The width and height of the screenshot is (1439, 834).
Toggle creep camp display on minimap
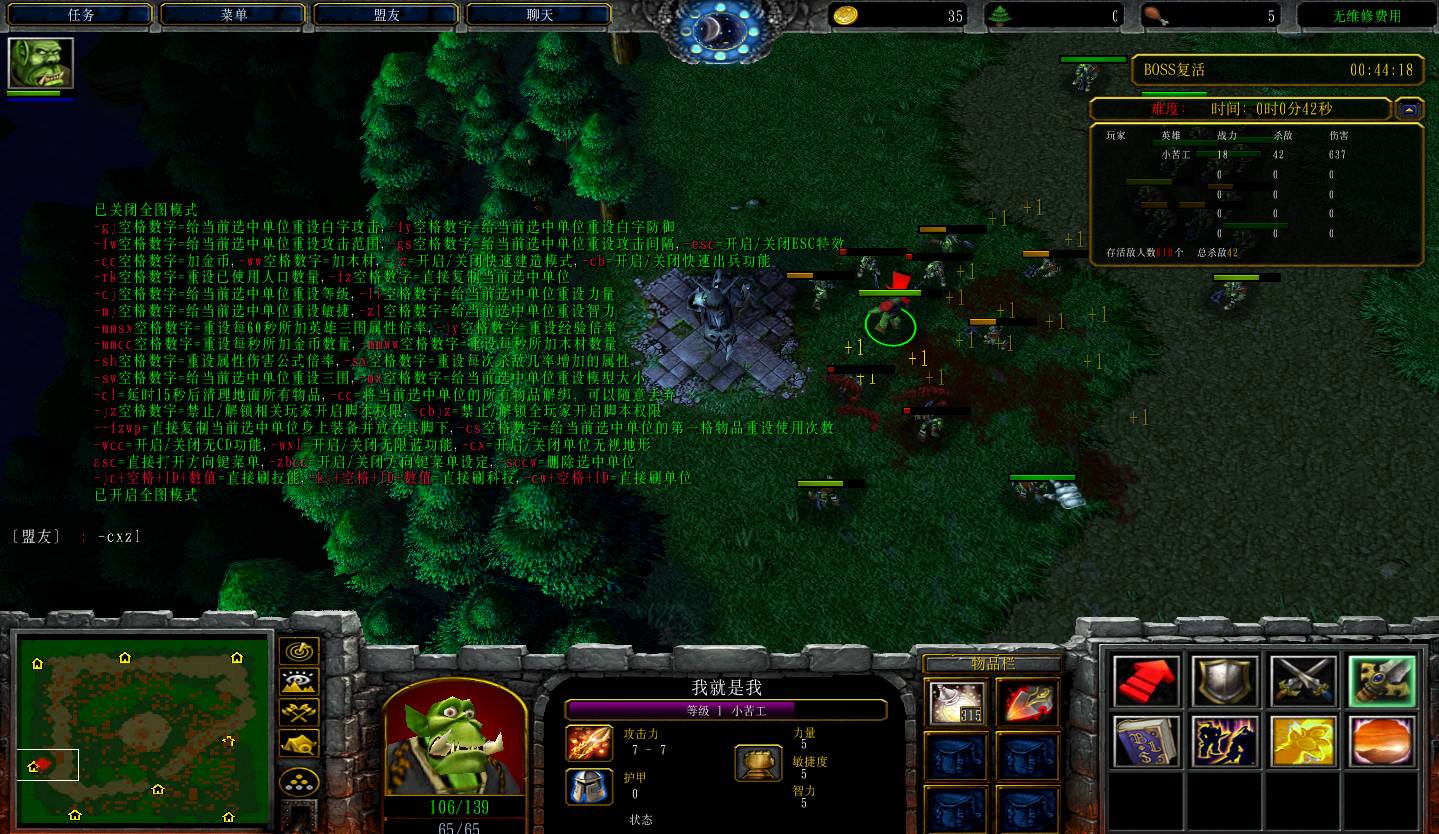click(x=299, y=742)
